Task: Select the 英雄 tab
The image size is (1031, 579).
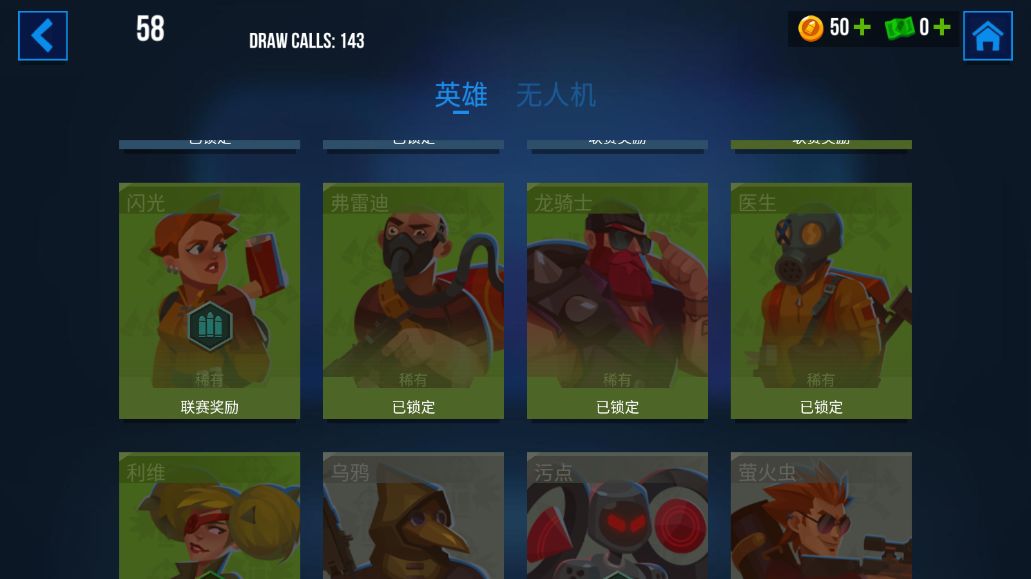Action: click(461, 95)
